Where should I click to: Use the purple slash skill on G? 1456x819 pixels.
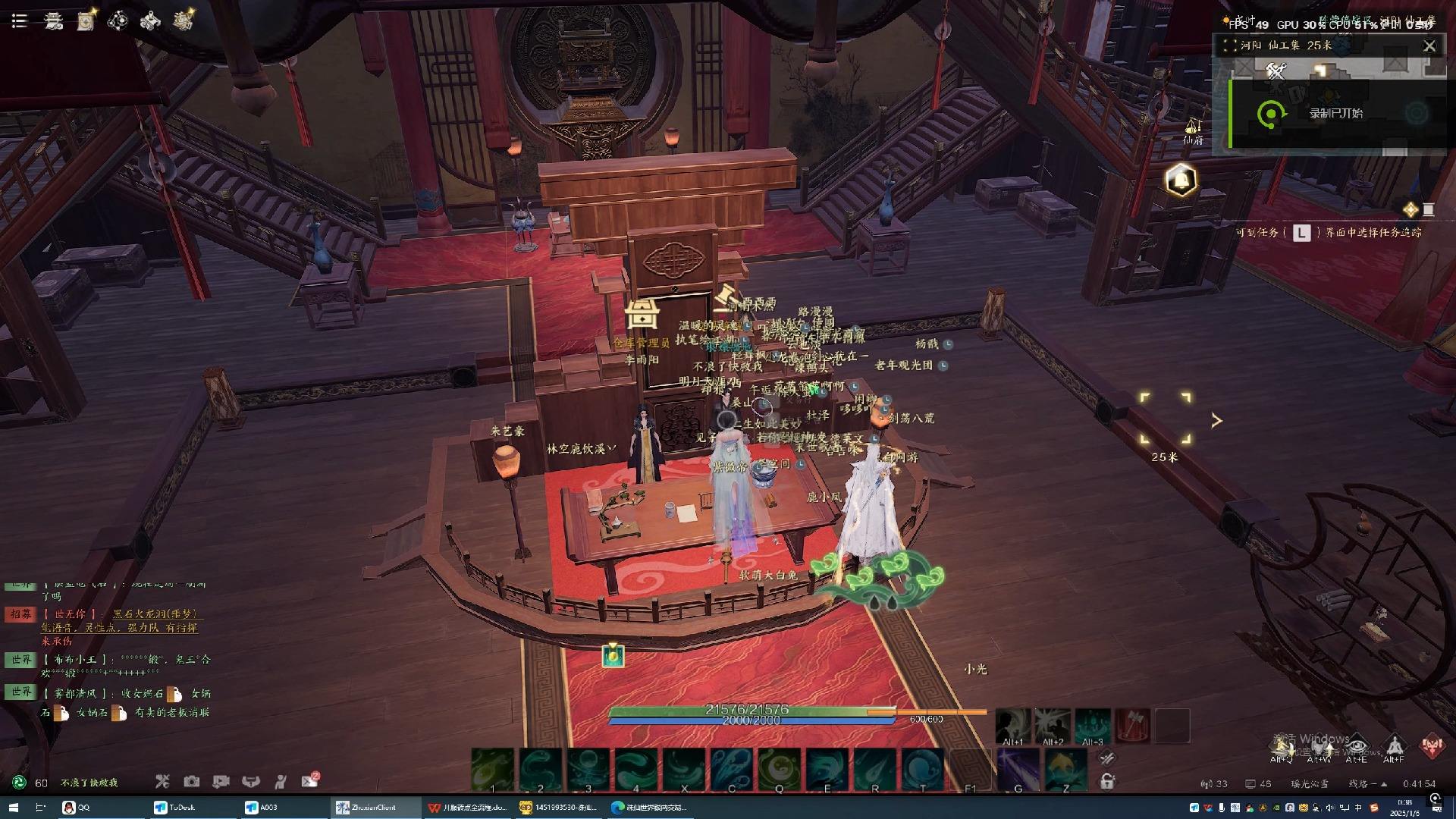(1018, 770)
